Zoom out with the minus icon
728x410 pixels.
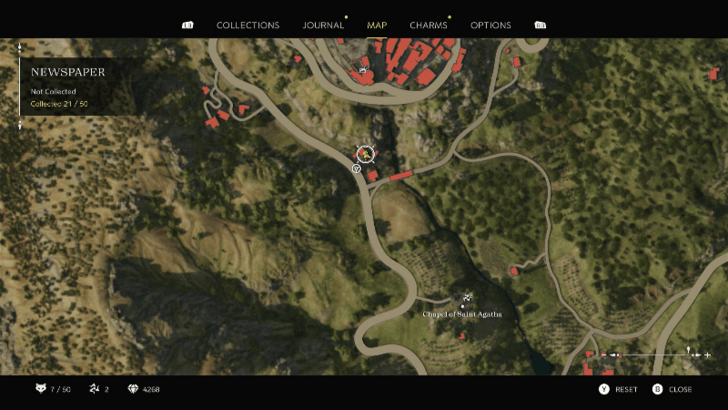coord(603,355)
